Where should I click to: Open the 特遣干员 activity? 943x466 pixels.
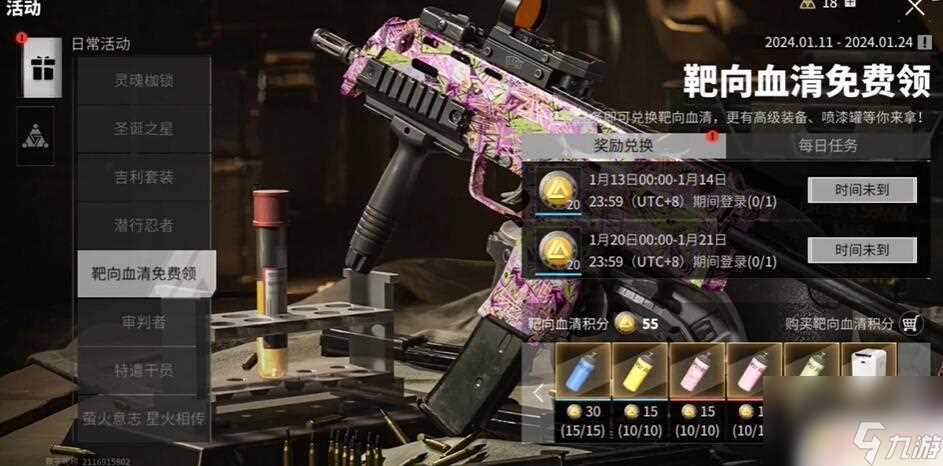click(x=144, y=369)
